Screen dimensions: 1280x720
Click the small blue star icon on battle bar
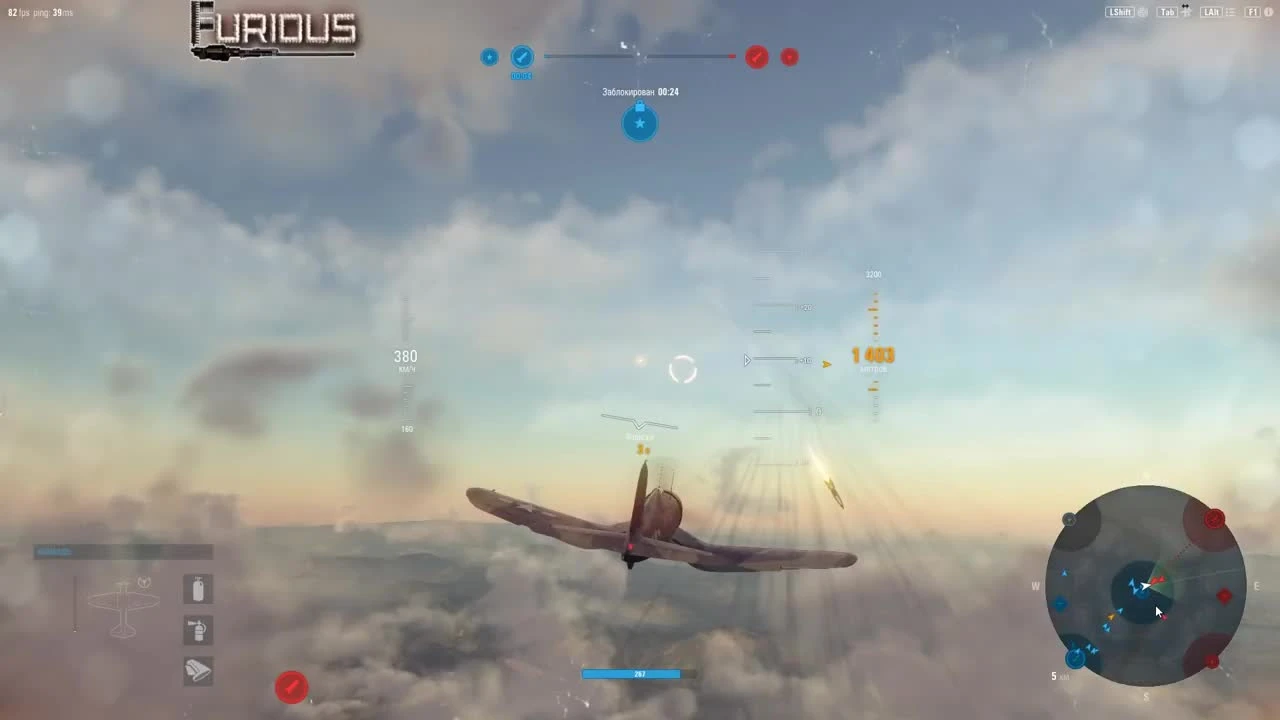[x=489, y=57]
